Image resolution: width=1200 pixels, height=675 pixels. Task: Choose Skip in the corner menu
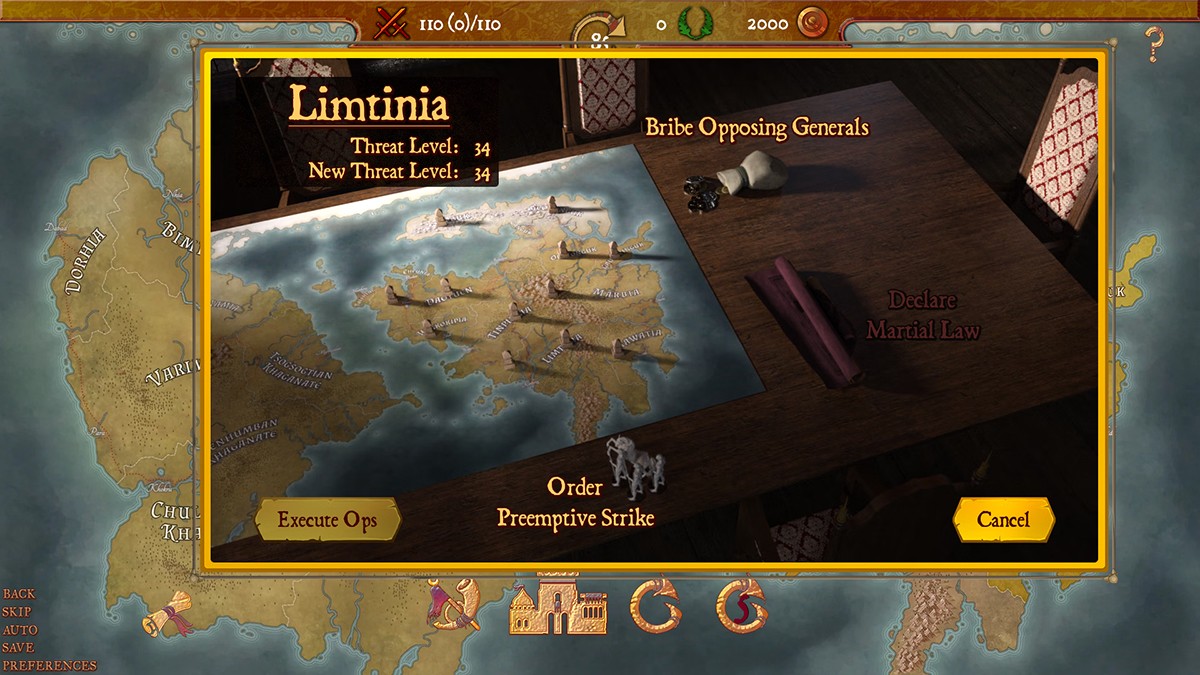pos(17,612)
